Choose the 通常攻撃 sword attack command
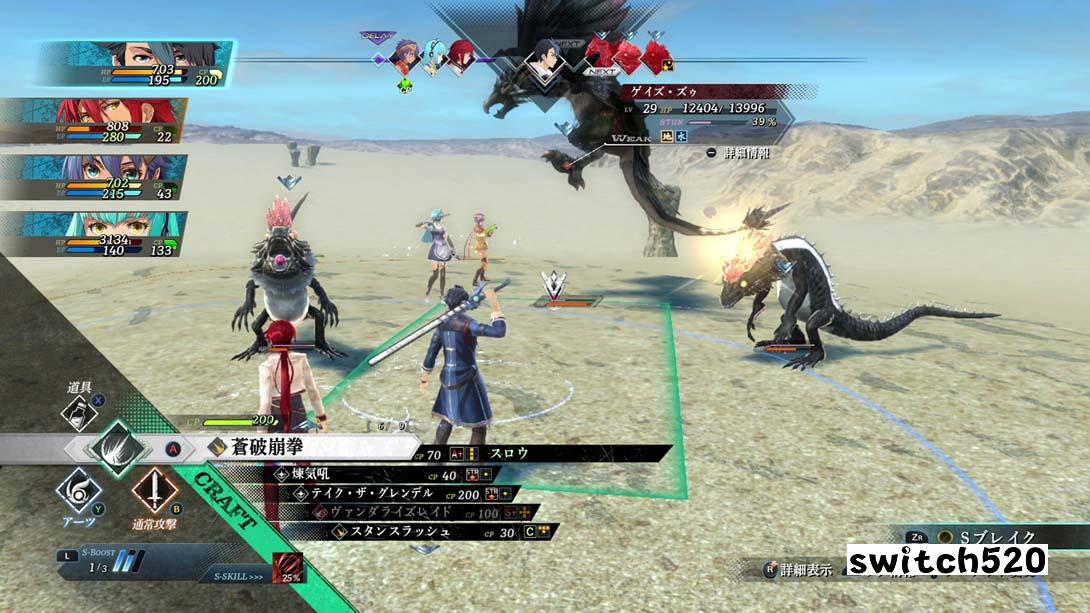This screenshot has width=1090, height=613. (154, 492)
